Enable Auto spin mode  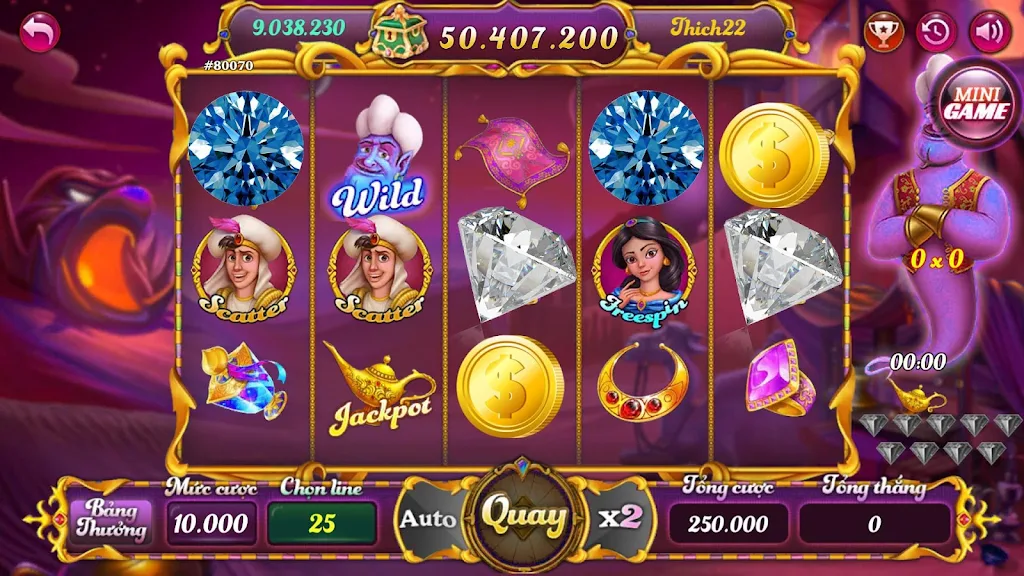(x=428, y=519)
